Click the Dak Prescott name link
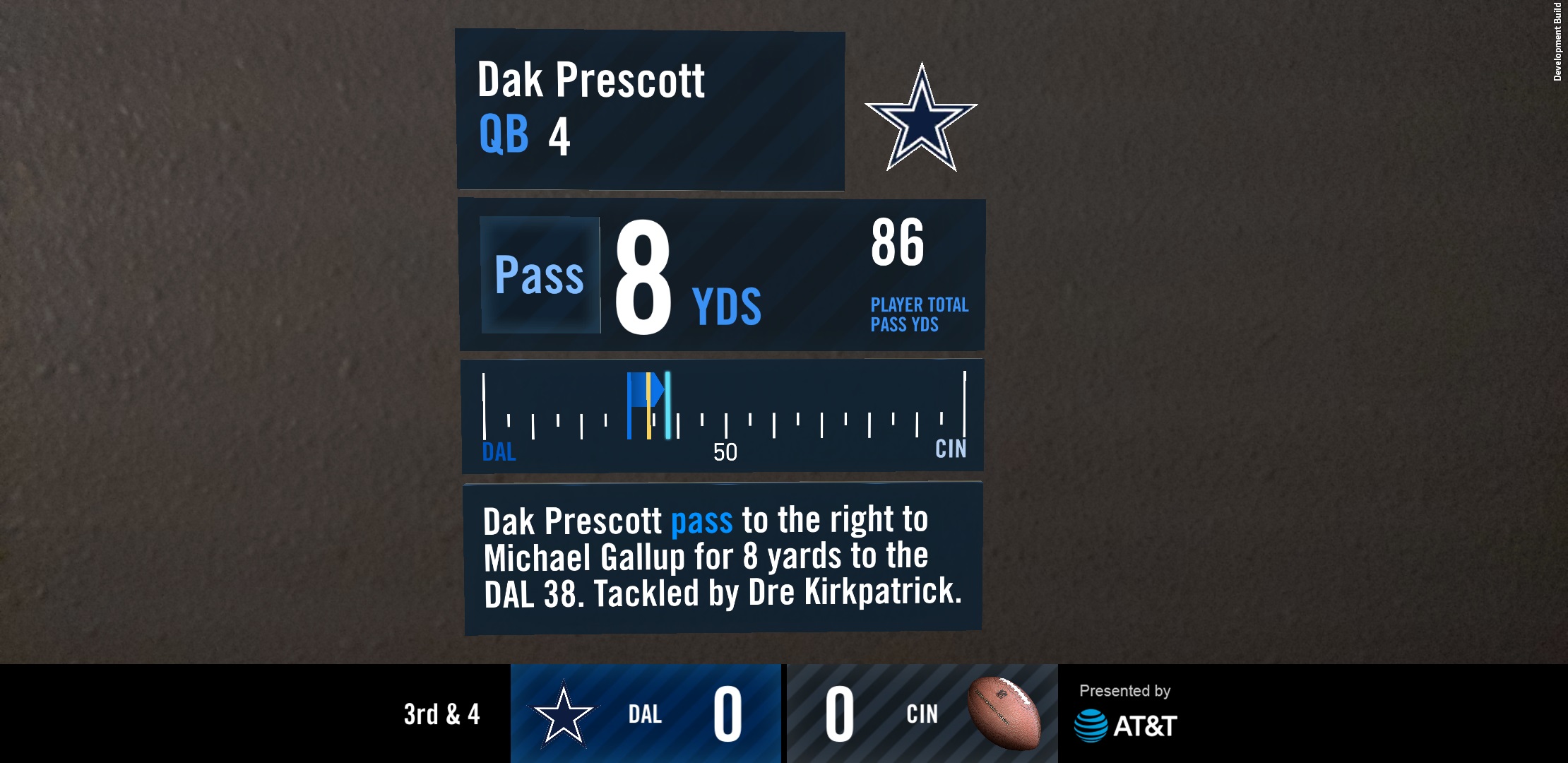Viewport: 1568px width, 763px height. [x=590, y=81]
